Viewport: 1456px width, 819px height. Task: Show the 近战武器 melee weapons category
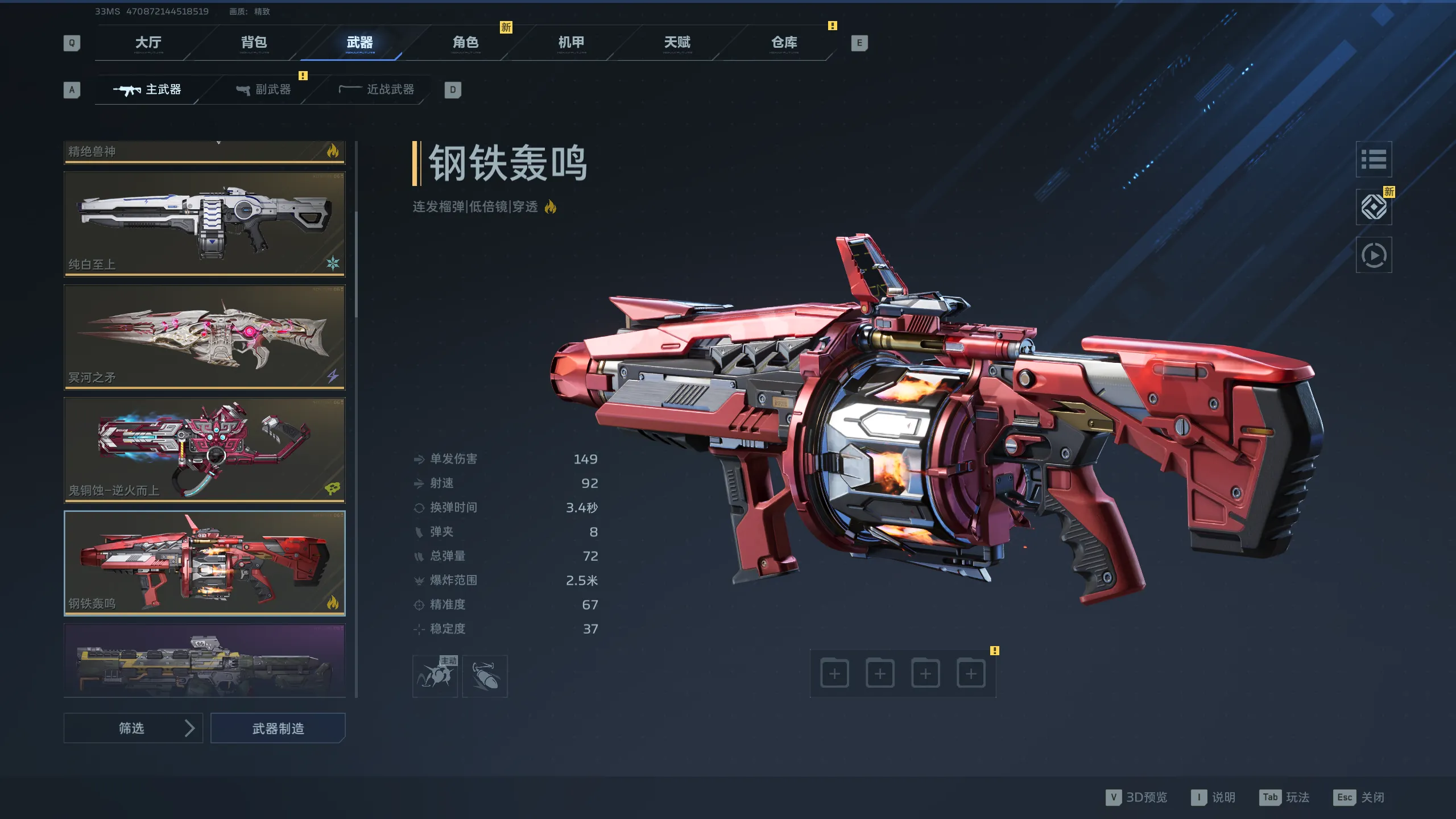[377, 90]
